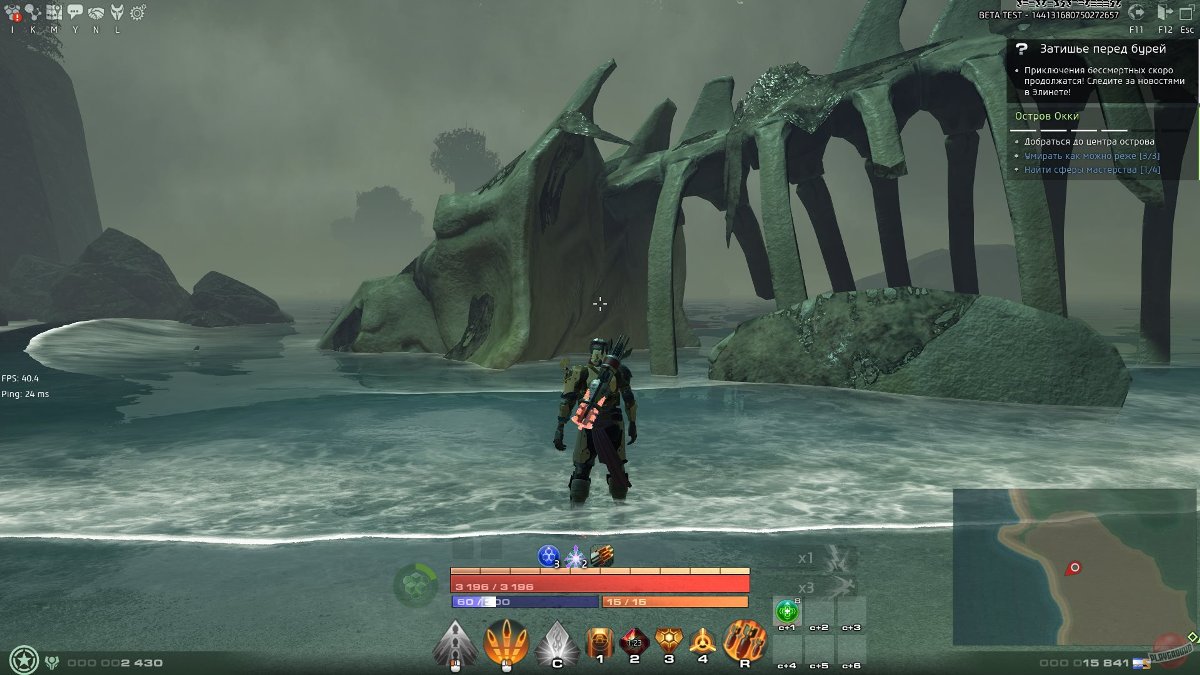Open the masked face character icon
Viewport: 1200px width, 675px height.
[117, 13]
